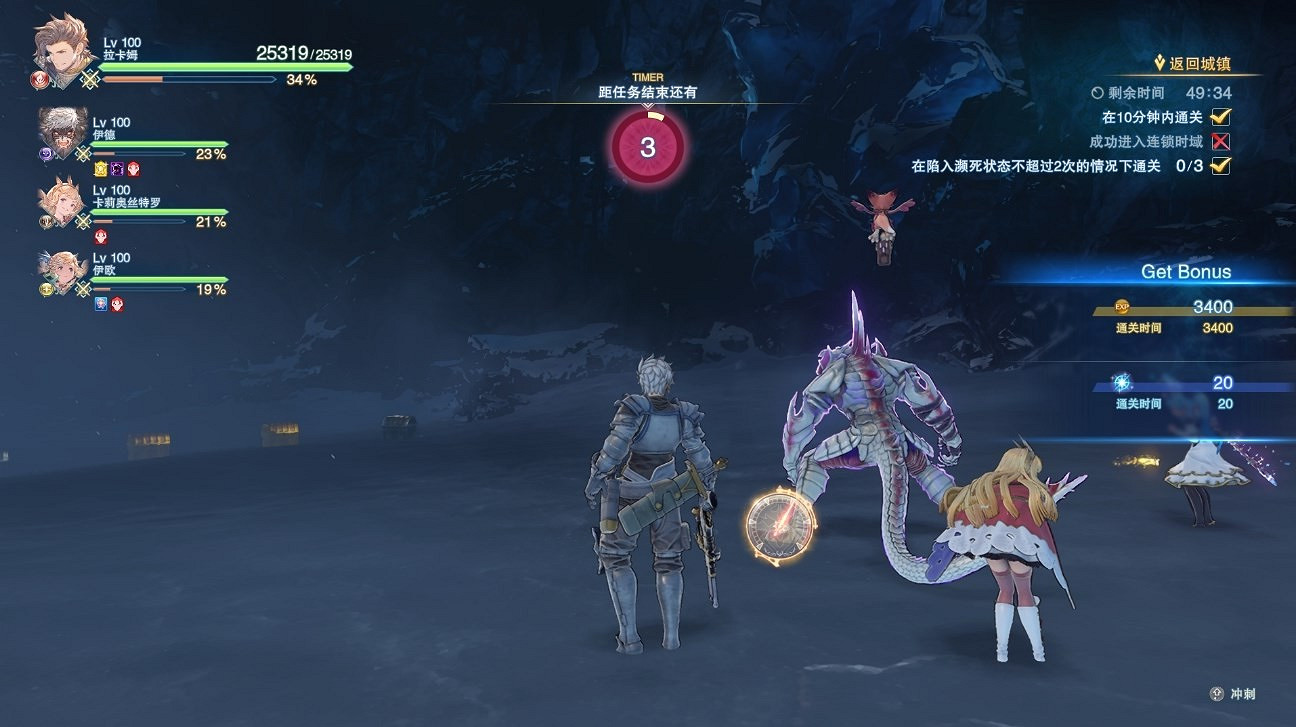Select the yellow shield buff icon under 伊德
The image size is (1296, 727).
101,171
